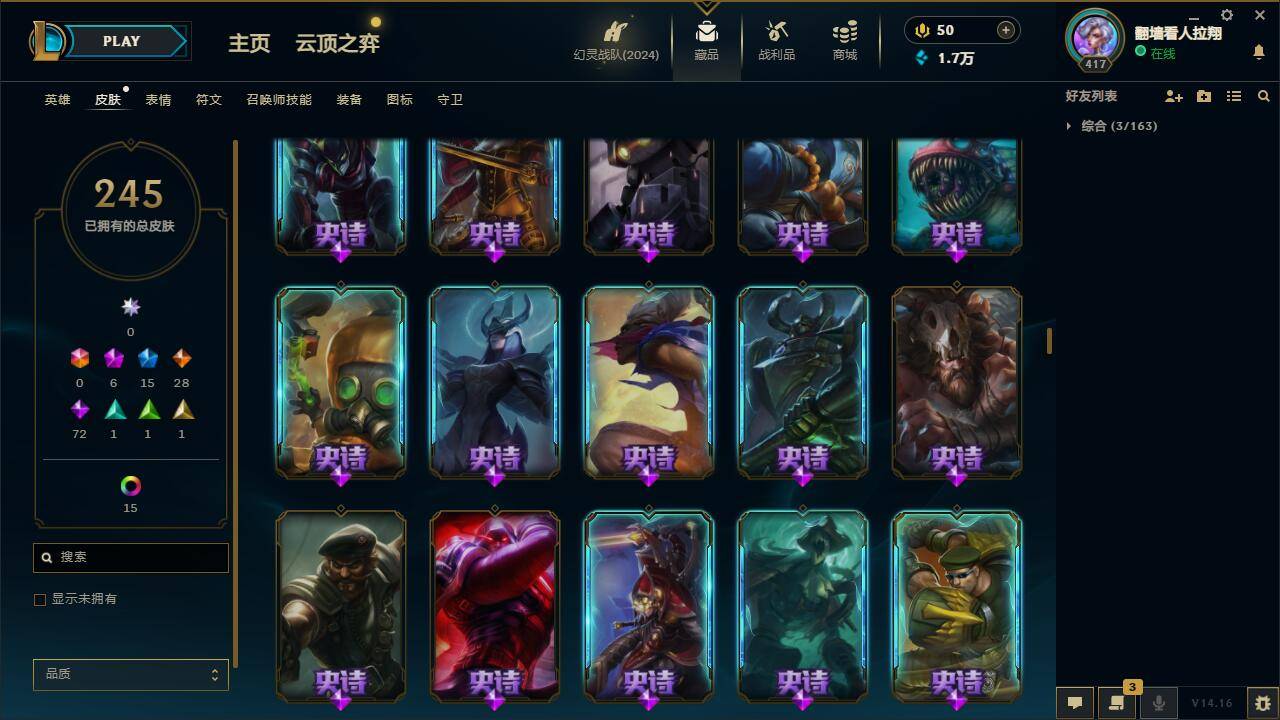
Task: Switch to the 云顶之弈 menu item
Action: click(336, 44)
